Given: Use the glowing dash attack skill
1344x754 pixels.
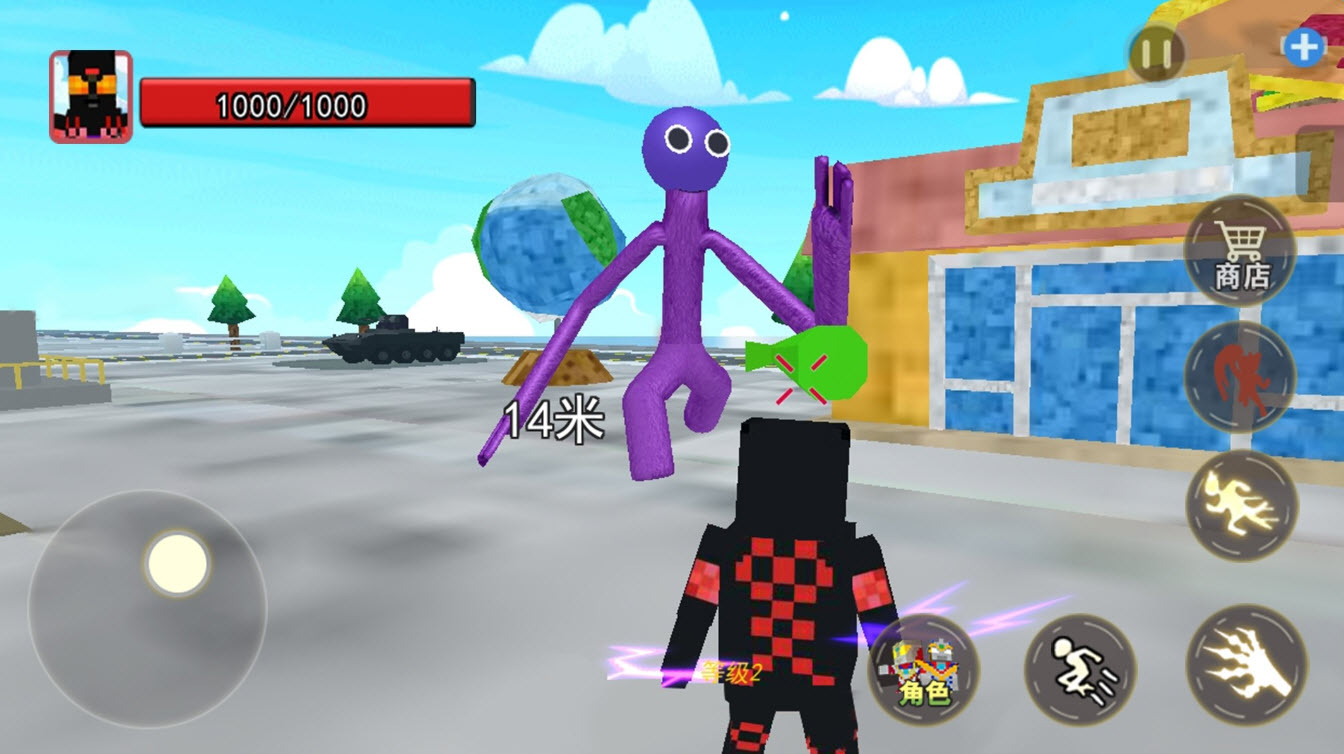Looking at the screenshot, I should click(1241, 505).
